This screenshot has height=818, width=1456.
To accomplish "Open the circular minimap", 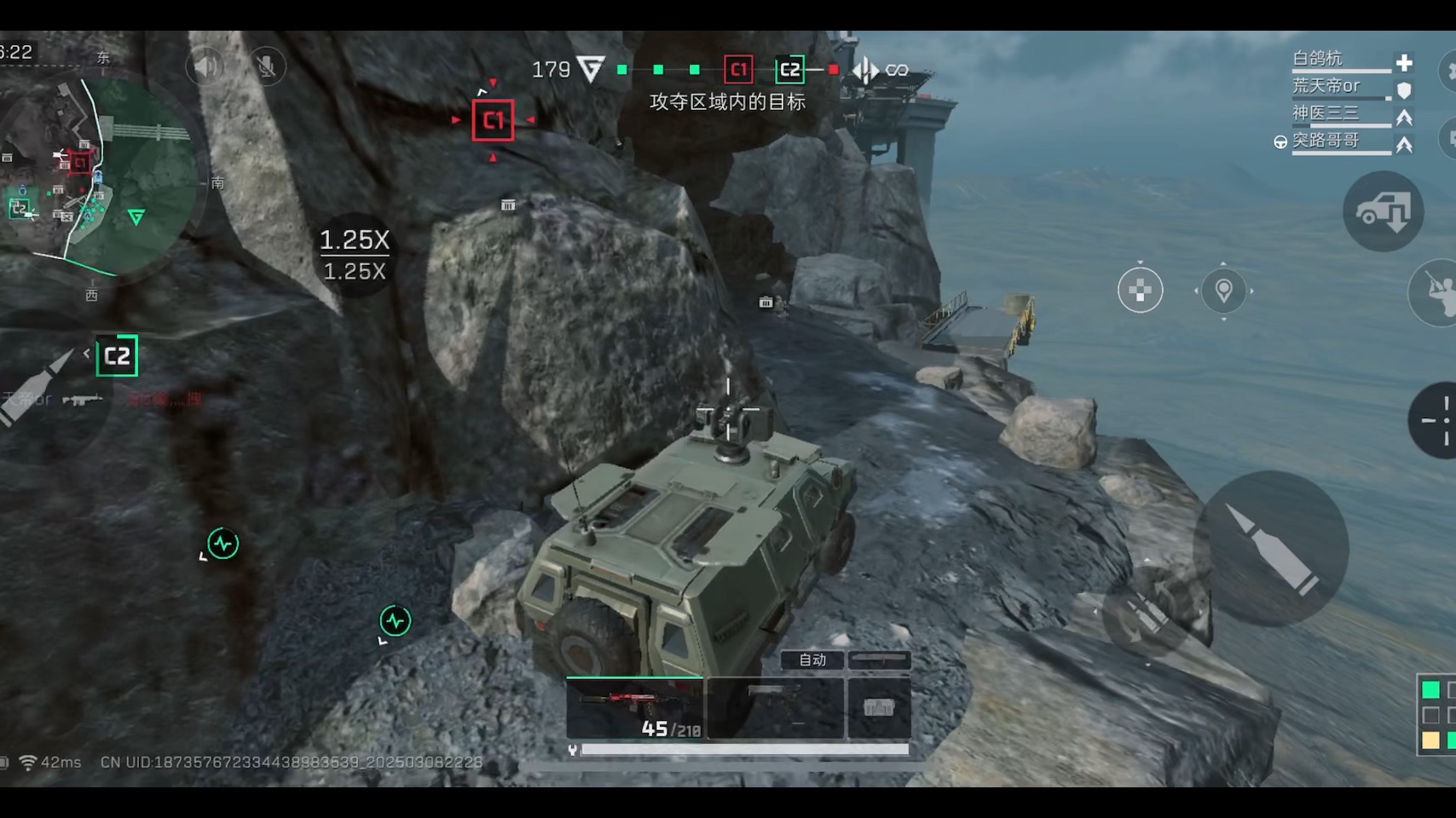I will [x=101, y=175].
